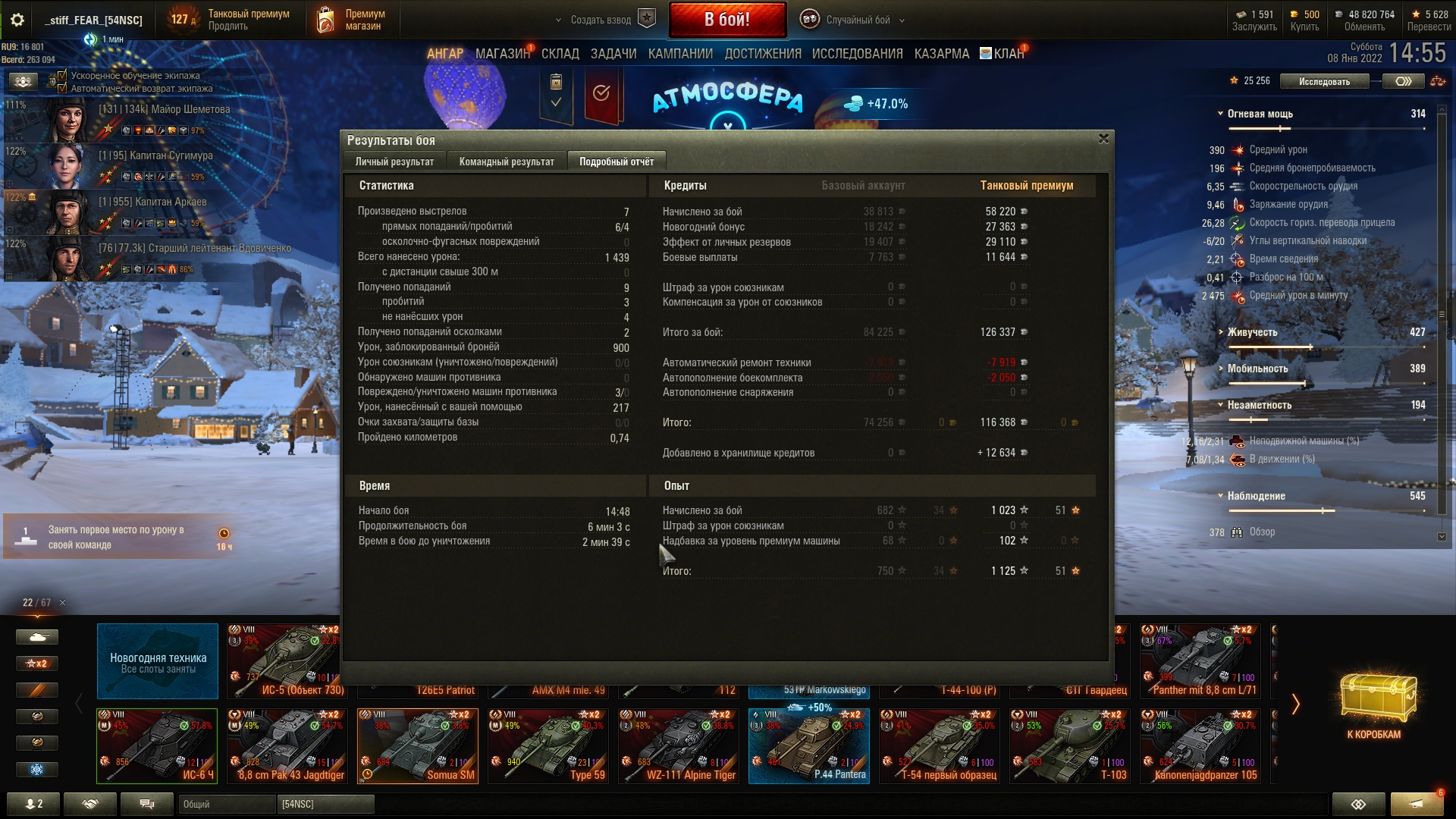
Task: Open the ИССЛЕДОВАНИЯ menu
Action: (857, 54)
